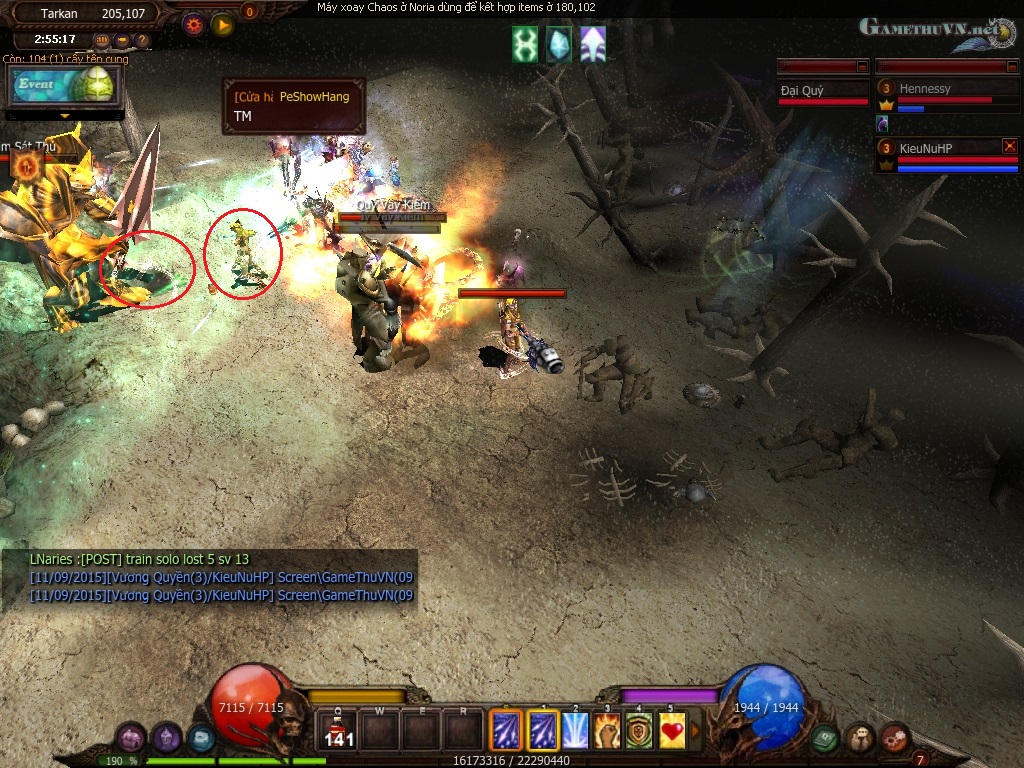Remove KieuNuHP with the red X
1024x768 pixels.
point(1009,146)
